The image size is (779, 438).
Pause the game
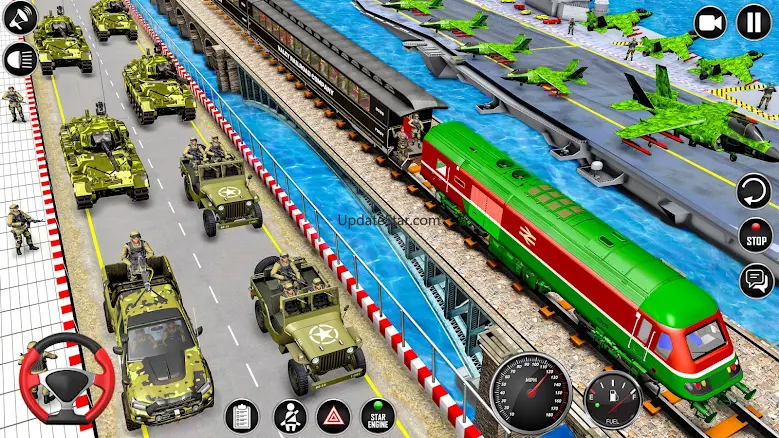(x=754, y=22)
